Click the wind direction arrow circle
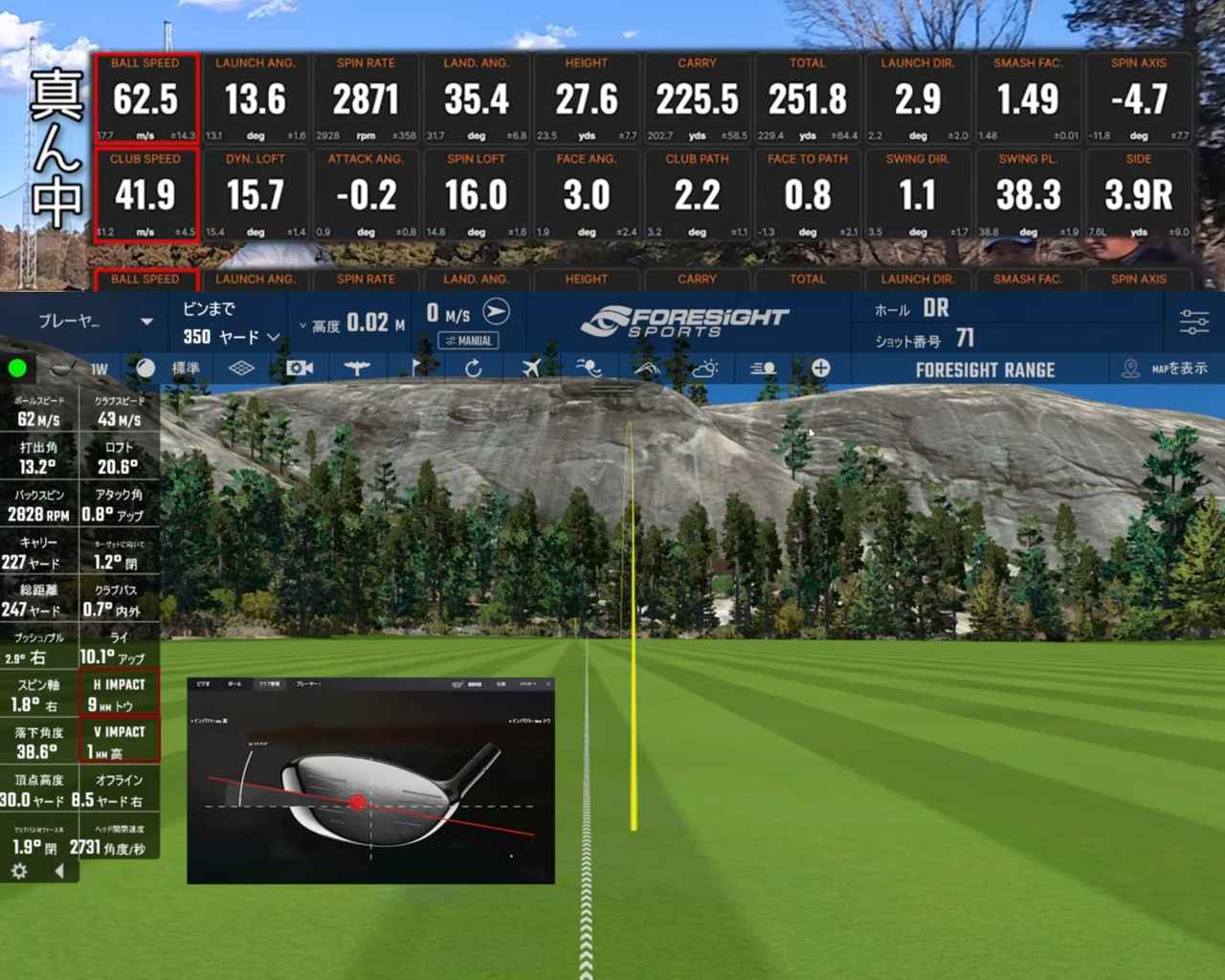 coord(496,312)
